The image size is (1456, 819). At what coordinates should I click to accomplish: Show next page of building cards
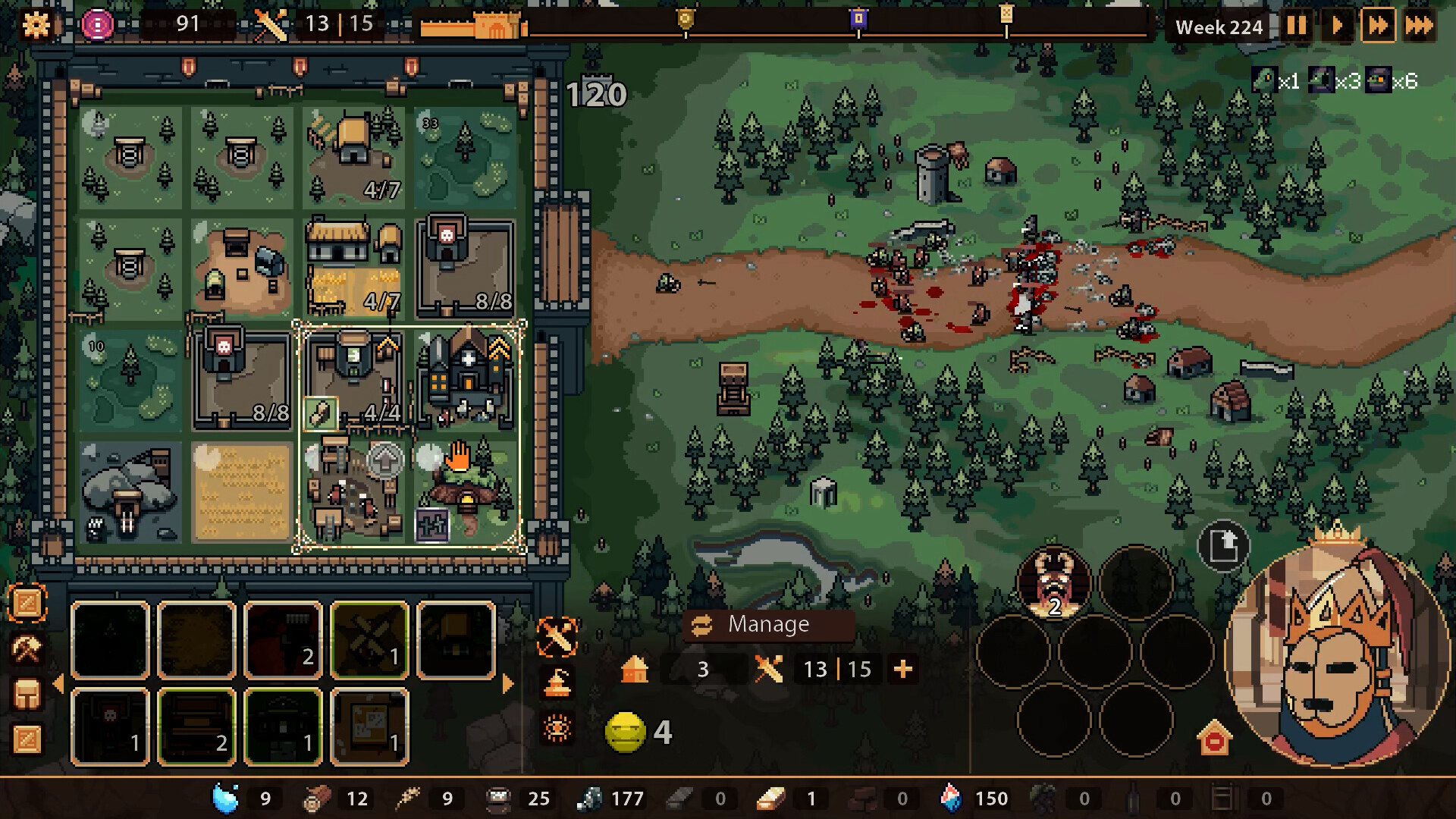(508, 684)
